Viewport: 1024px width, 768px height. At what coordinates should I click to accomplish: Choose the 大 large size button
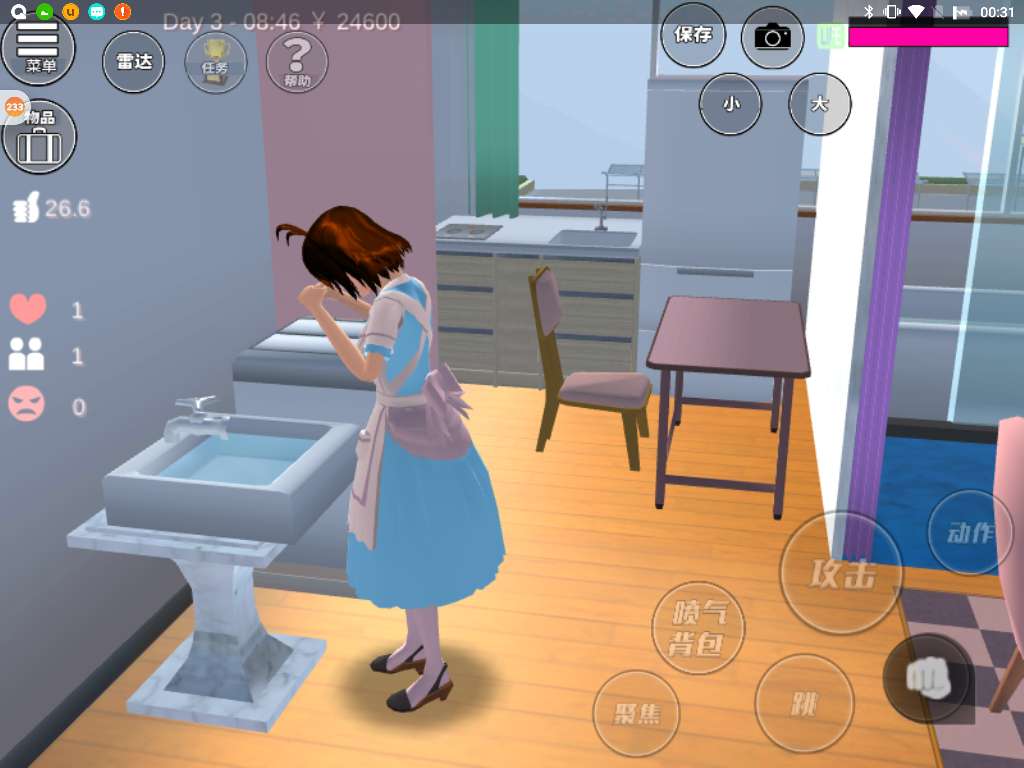click(820, 104)
